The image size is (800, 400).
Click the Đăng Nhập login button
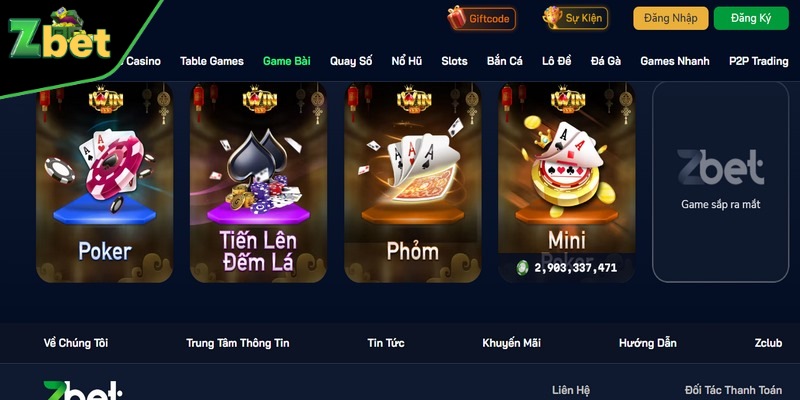tap(670, 18)
